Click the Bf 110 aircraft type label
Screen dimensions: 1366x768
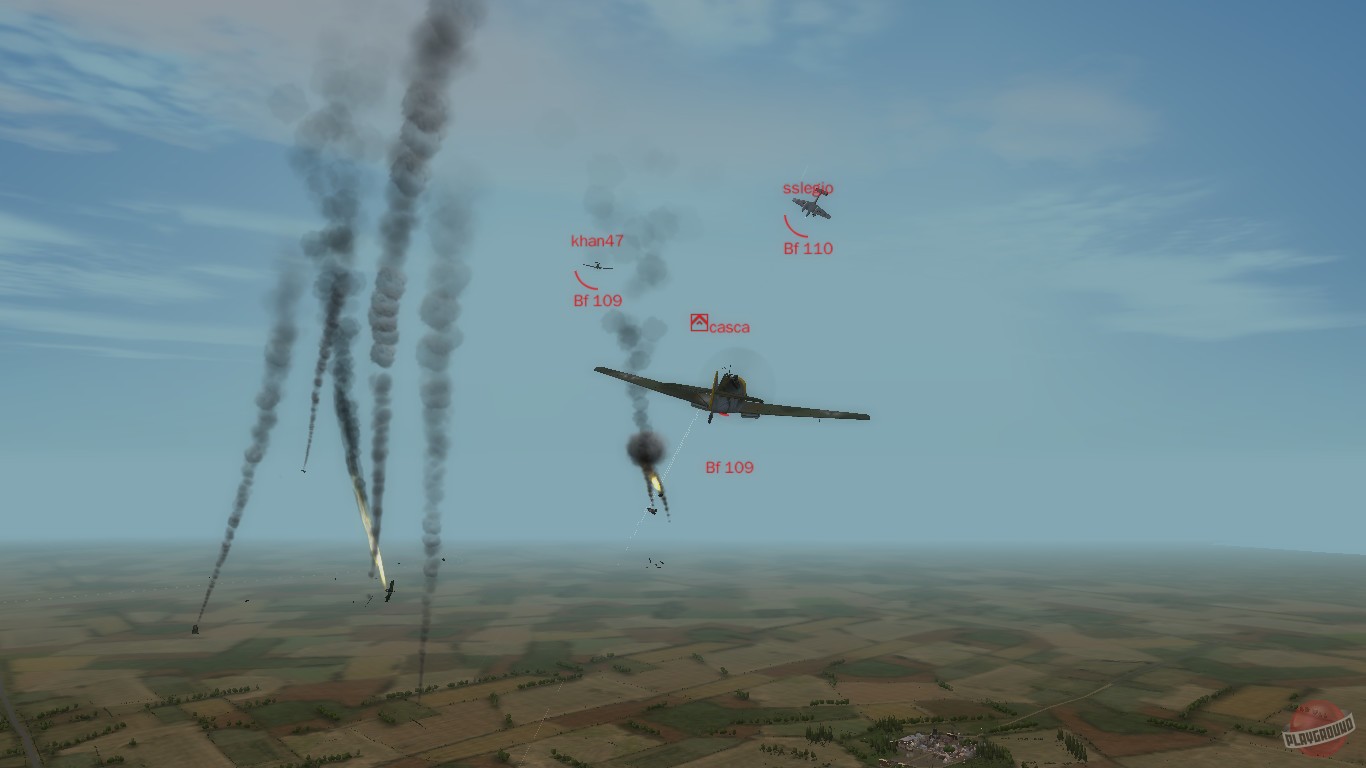(810, 248)
